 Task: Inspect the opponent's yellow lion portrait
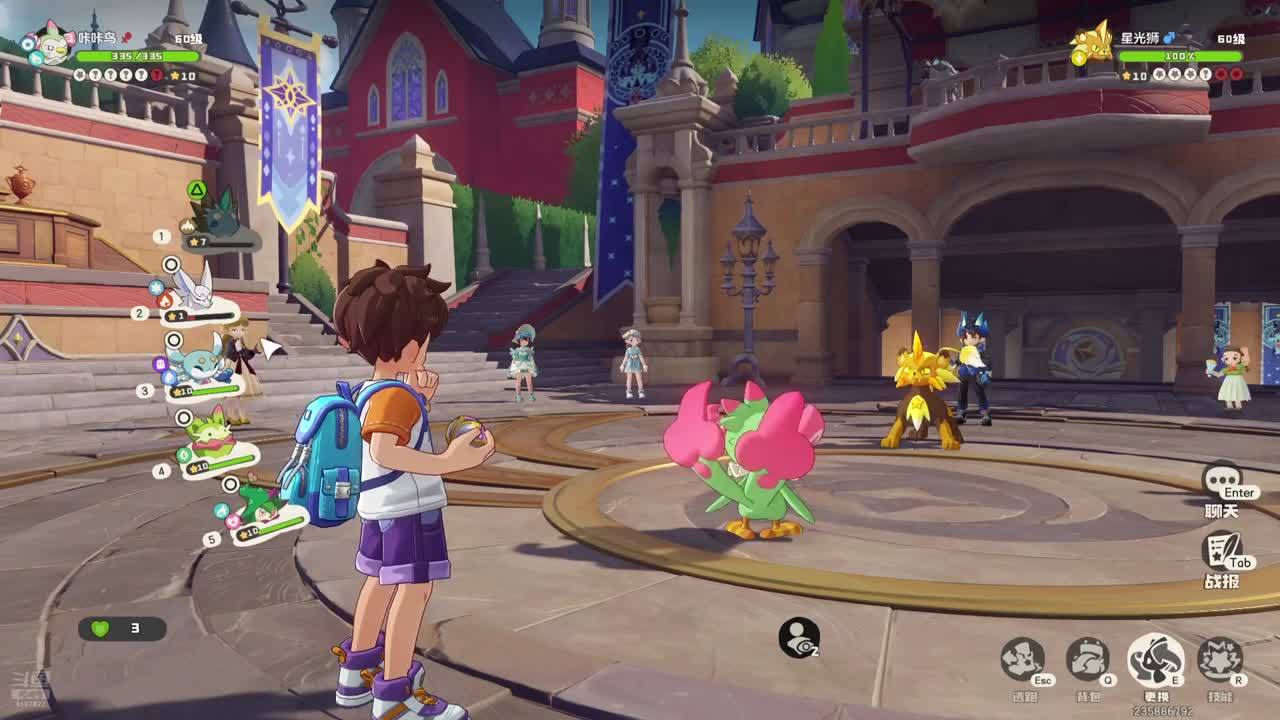(x=1091, y=43)
